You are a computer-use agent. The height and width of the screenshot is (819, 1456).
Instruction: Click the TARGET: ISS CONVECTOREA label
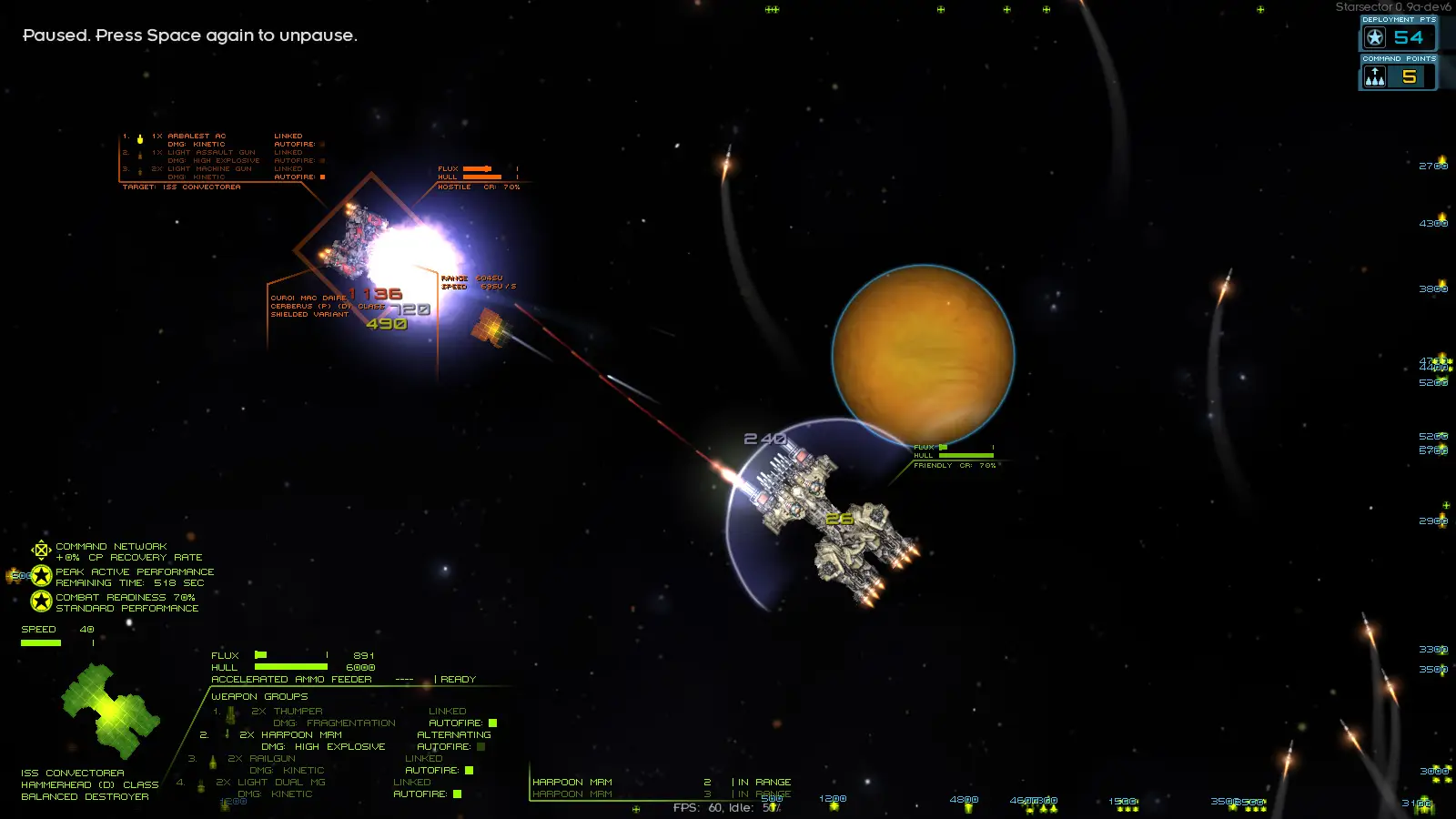point(181,187)
